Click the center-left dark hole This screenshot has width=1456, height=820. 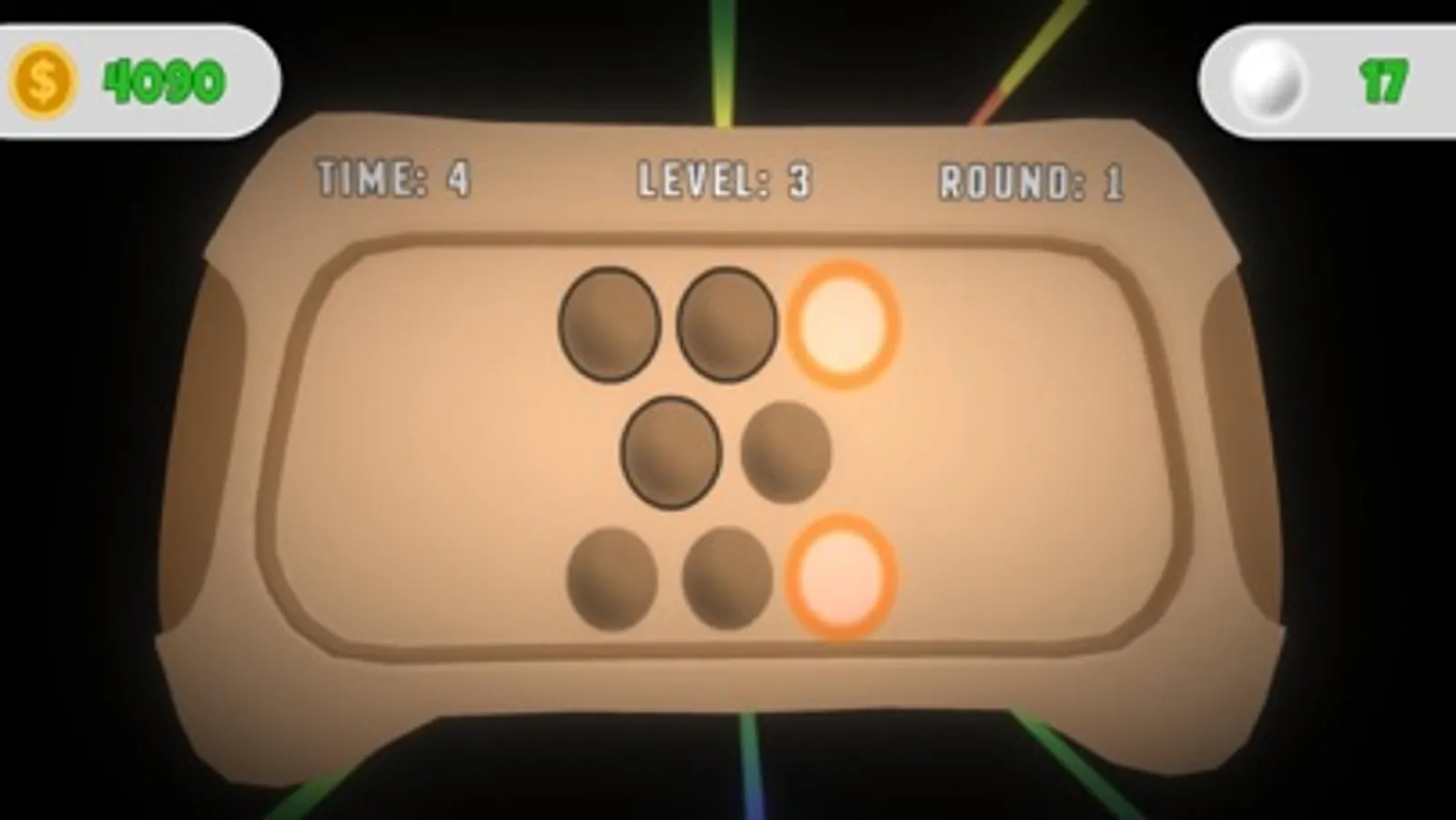click(x=671, y=451)
